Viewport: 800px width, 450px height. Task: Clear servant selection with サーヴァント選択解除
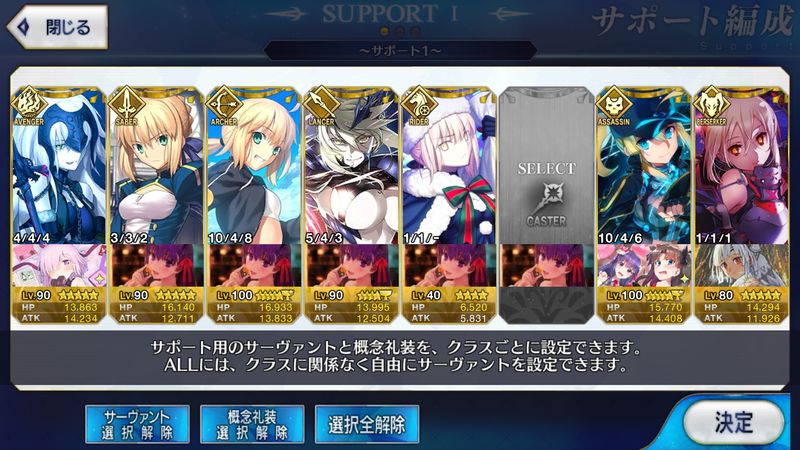point(136,424)
